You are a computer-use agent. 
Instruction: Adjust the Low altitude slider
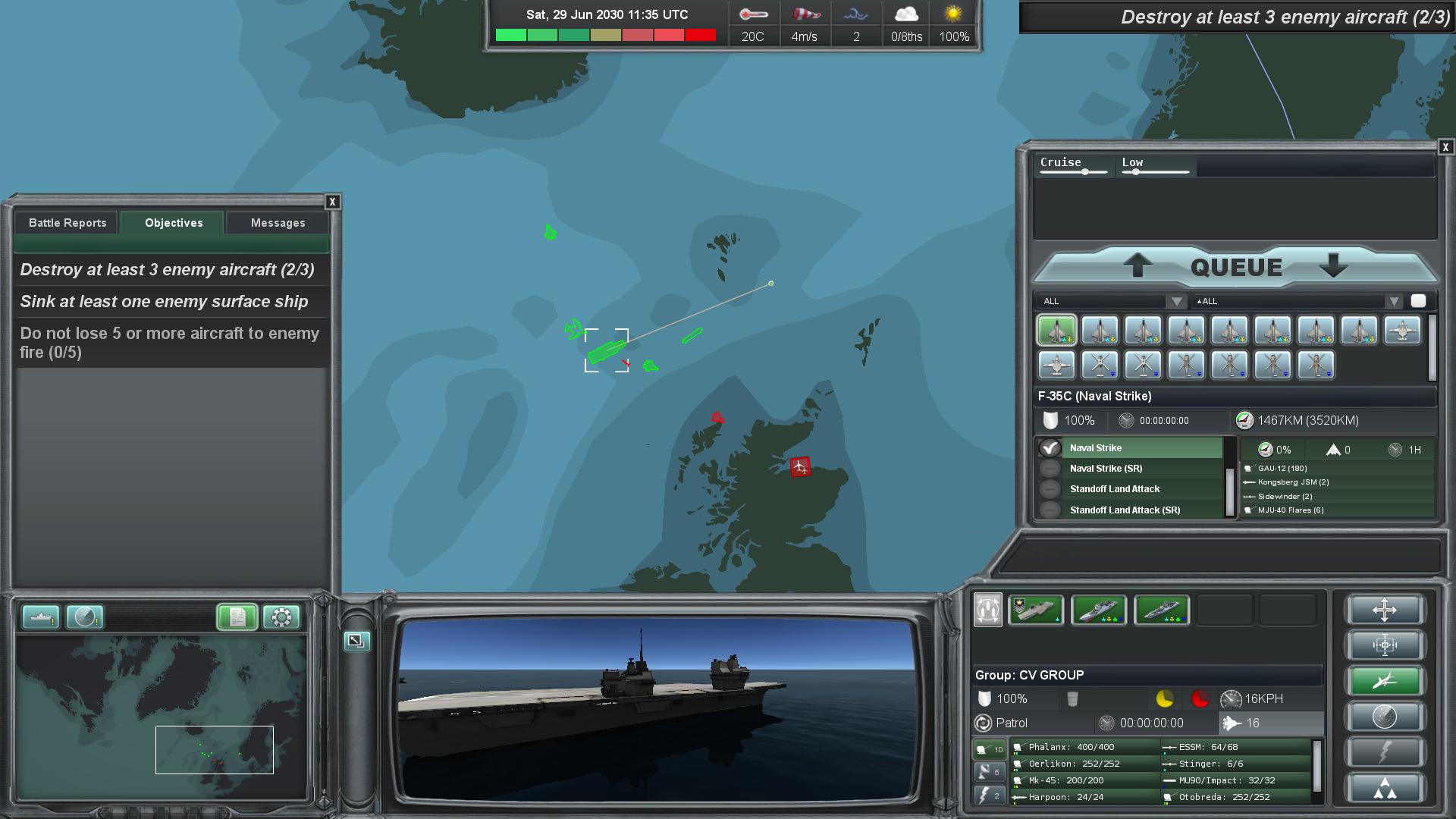pyautogui.click(x=1135, y=172)
